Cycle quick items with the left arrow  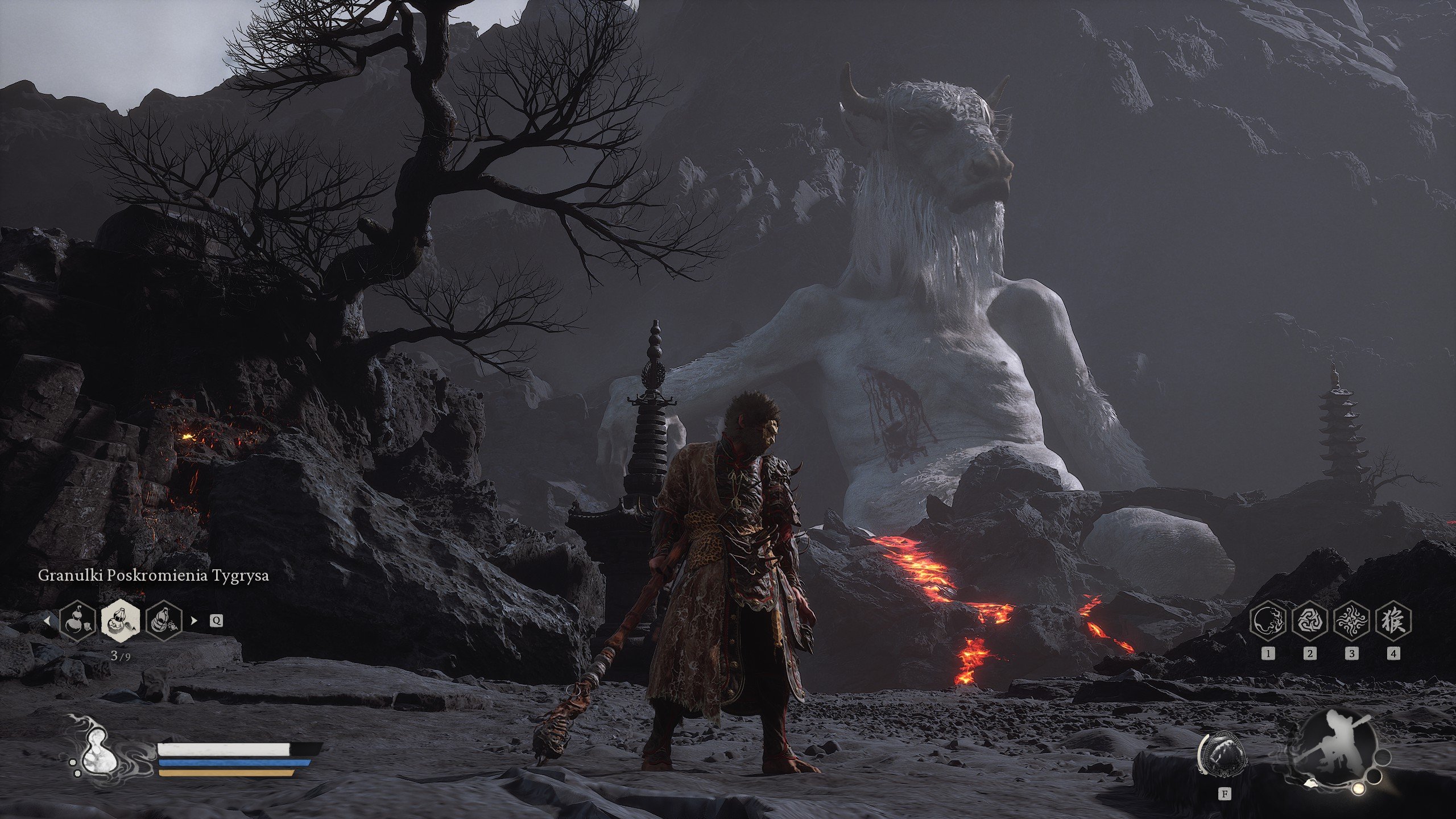[x=48, y=621]
